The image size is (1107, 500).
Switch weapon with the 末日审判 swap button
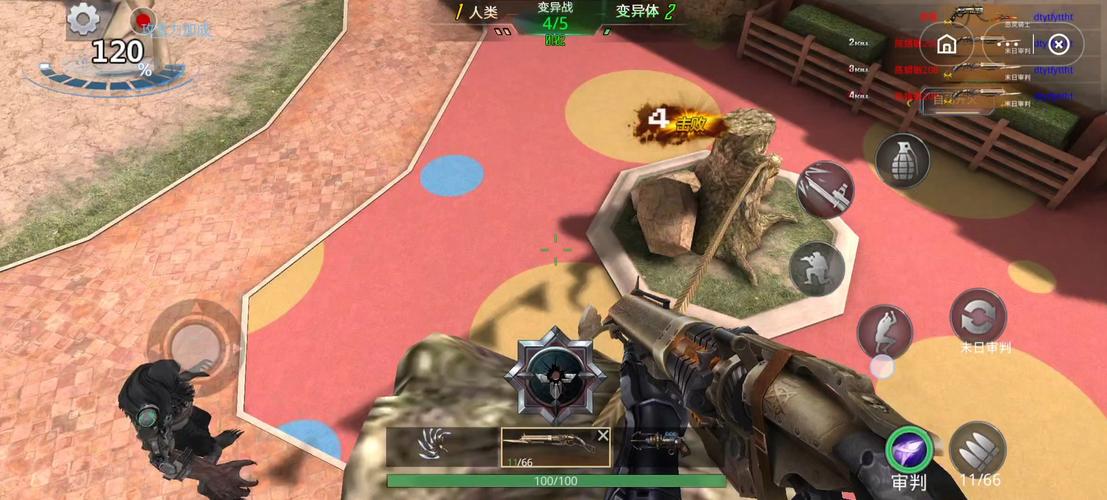(977, 318)
